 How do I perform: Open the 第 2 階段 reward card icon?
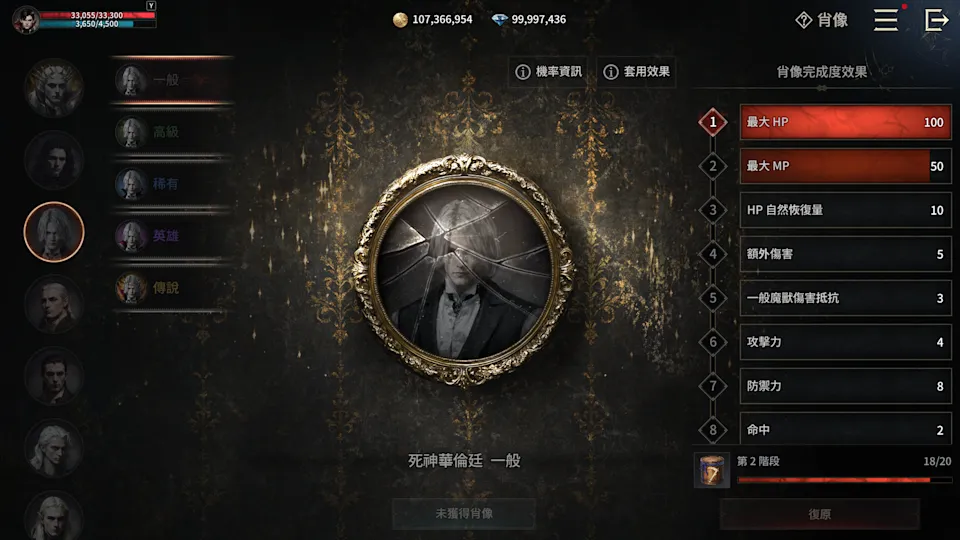(710, 470)
